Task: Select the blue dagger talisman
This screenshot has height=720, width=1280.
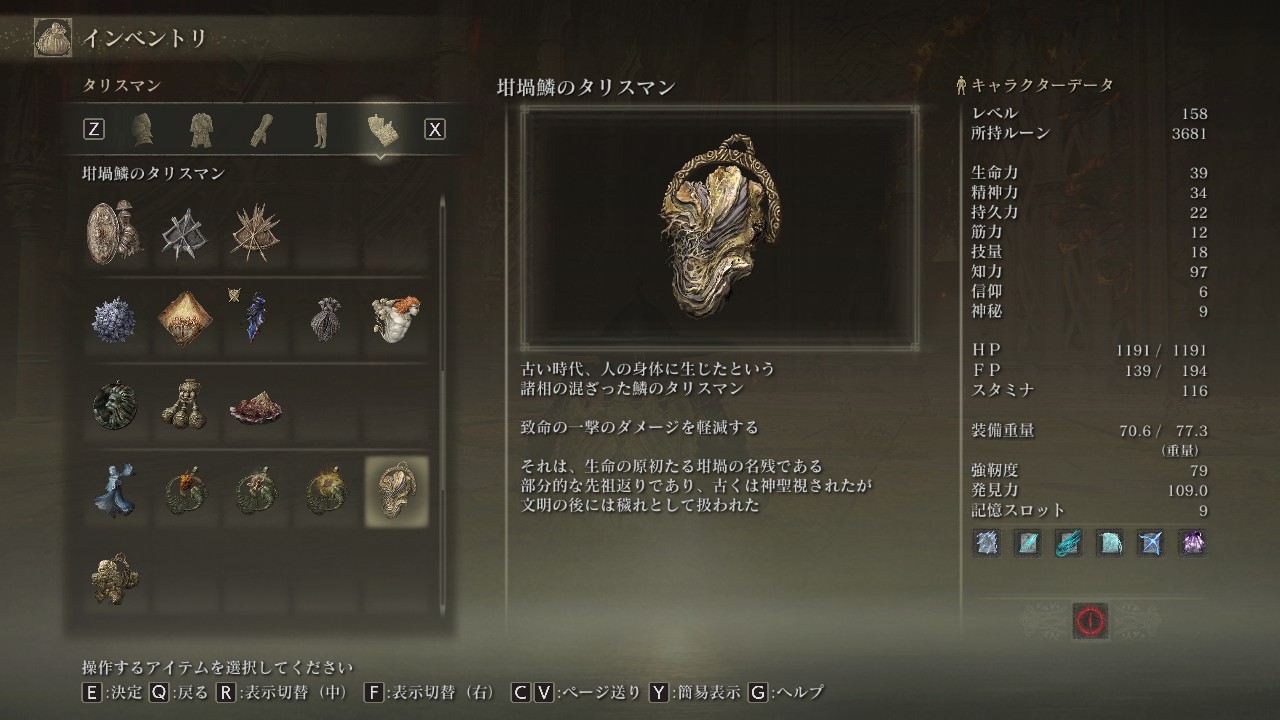Action: 255,318
